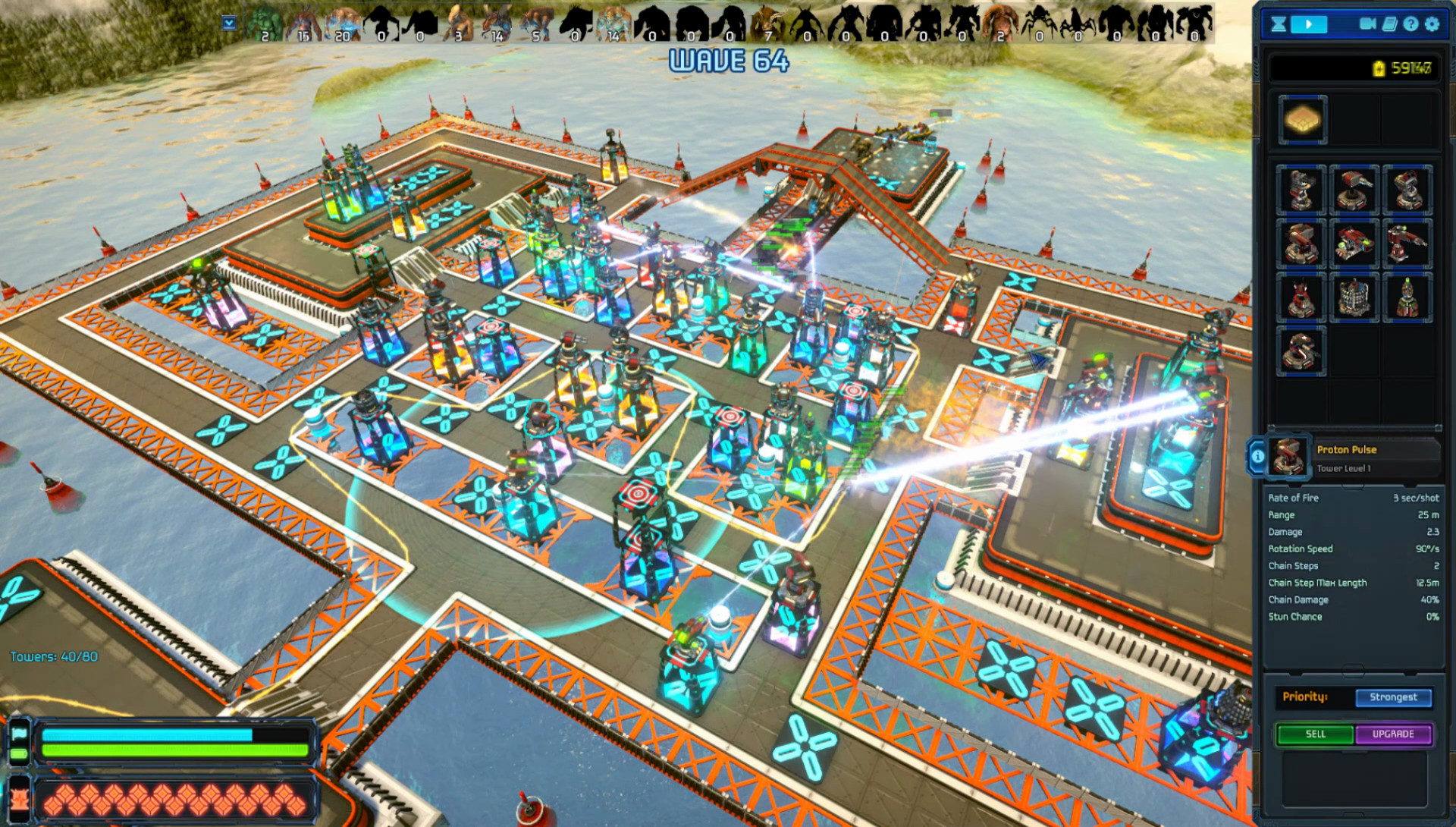Screen dimensions: 1456x827
Task: Select the second tower in row one
Action: pyautogui.click(x=1354, y=190)
